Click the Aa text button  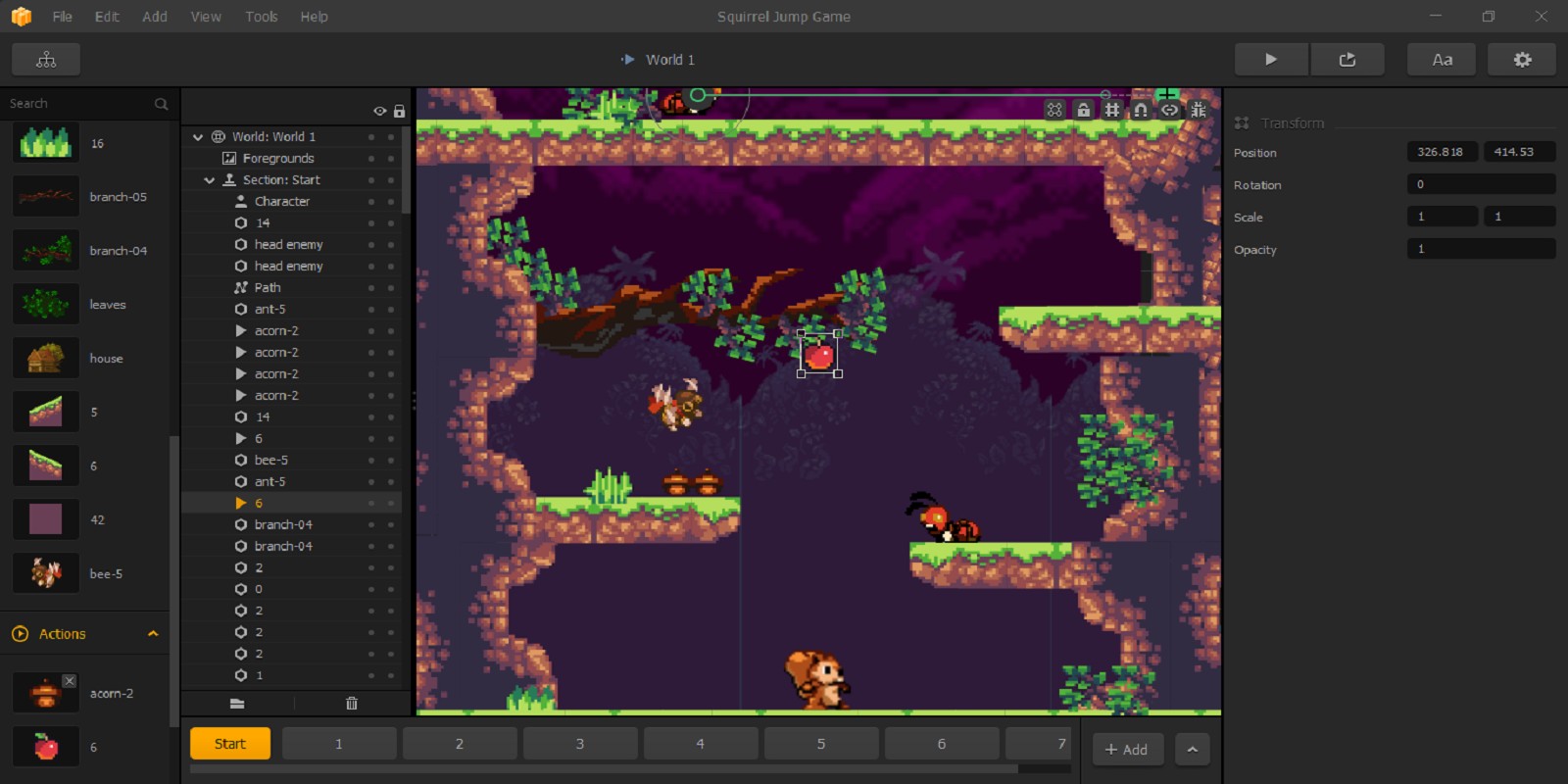point(1442,60)
